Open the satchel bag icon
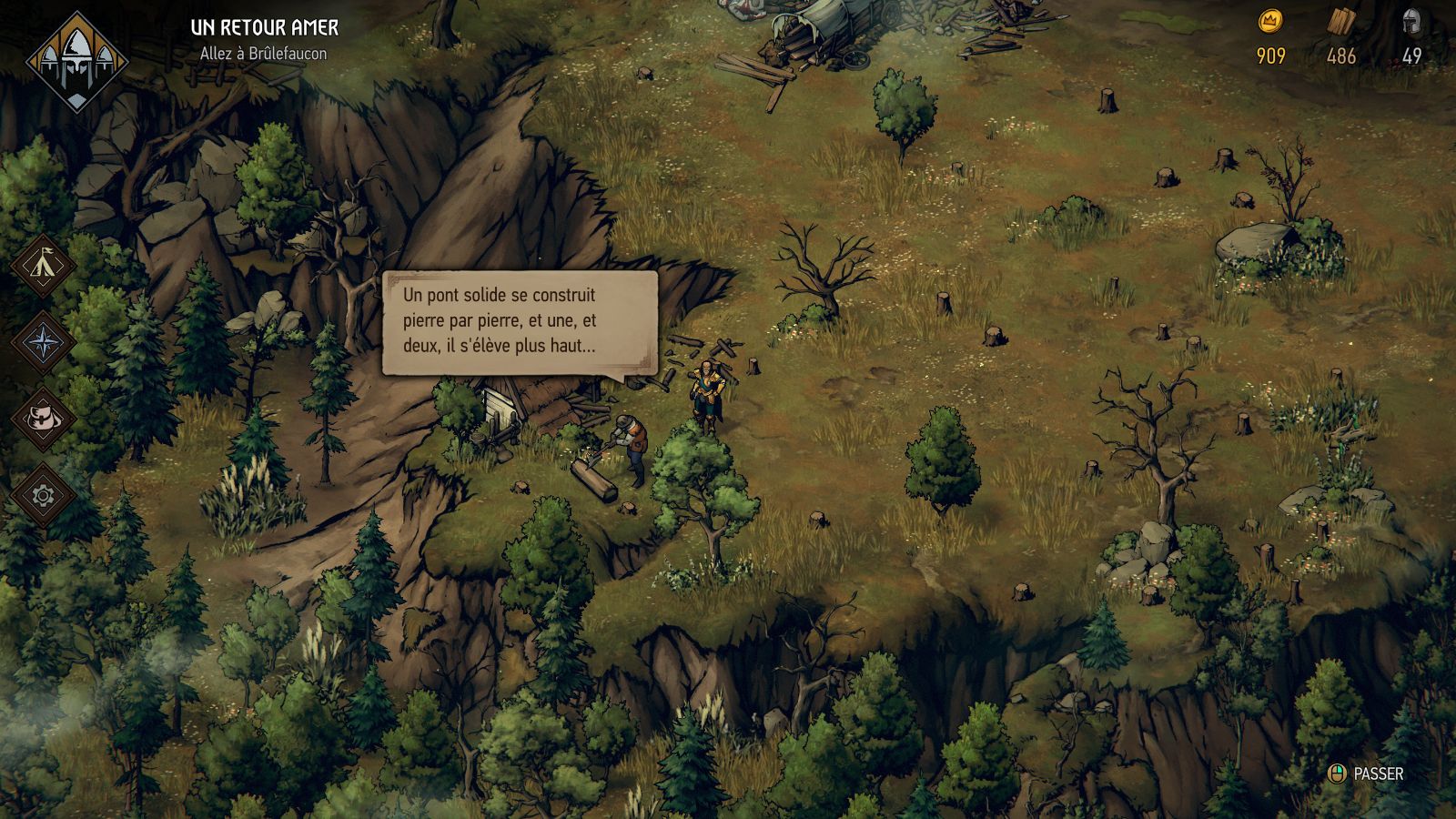This screenshot has height=819, width=1456. (x=43, y=420)
